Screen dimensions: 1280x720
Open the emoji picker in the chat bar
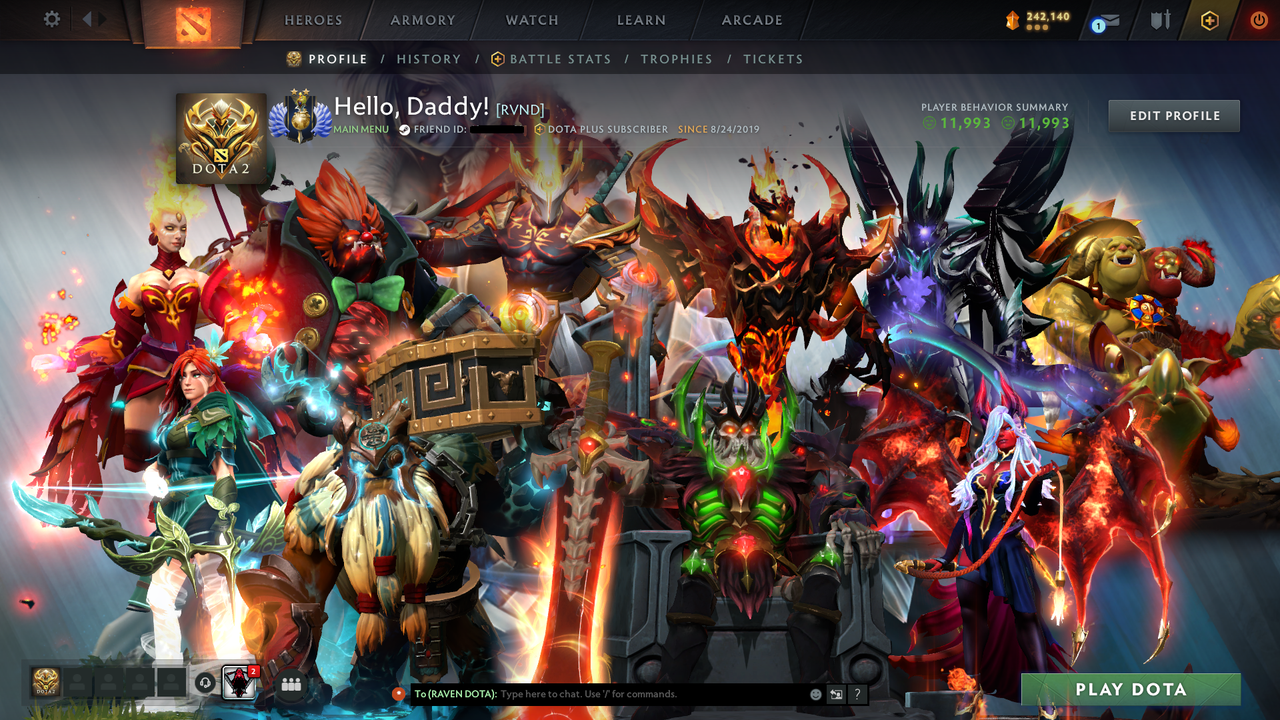click(815, 693)
